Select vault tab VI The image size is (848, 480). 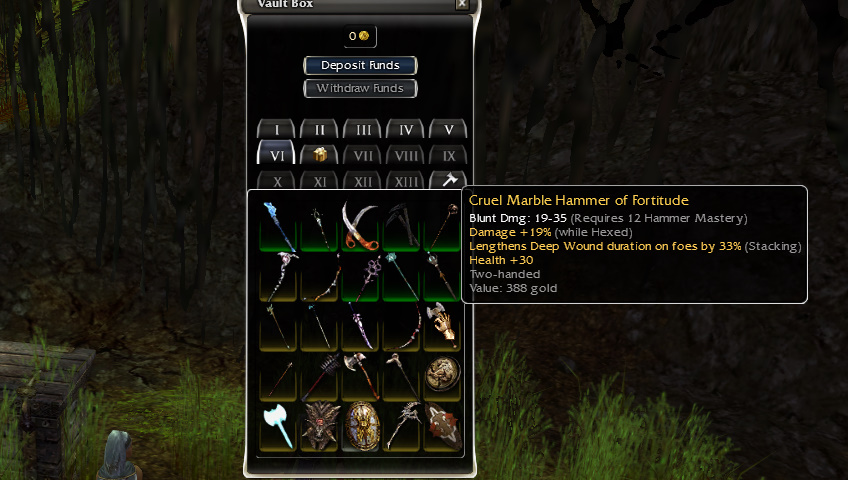coord(277,156)
